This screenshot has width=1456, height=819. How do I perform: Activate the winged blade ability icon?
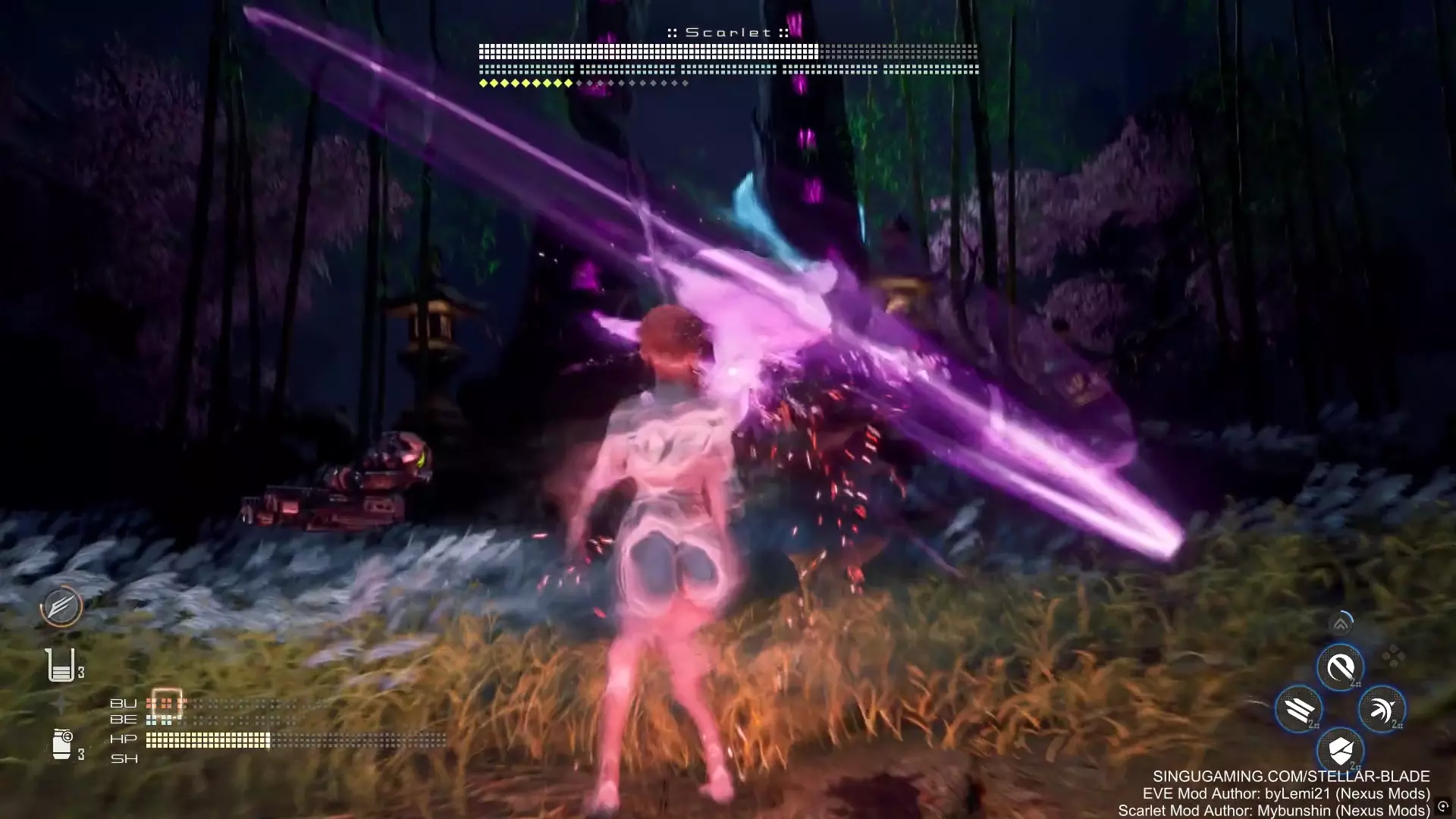coord(61,606)
